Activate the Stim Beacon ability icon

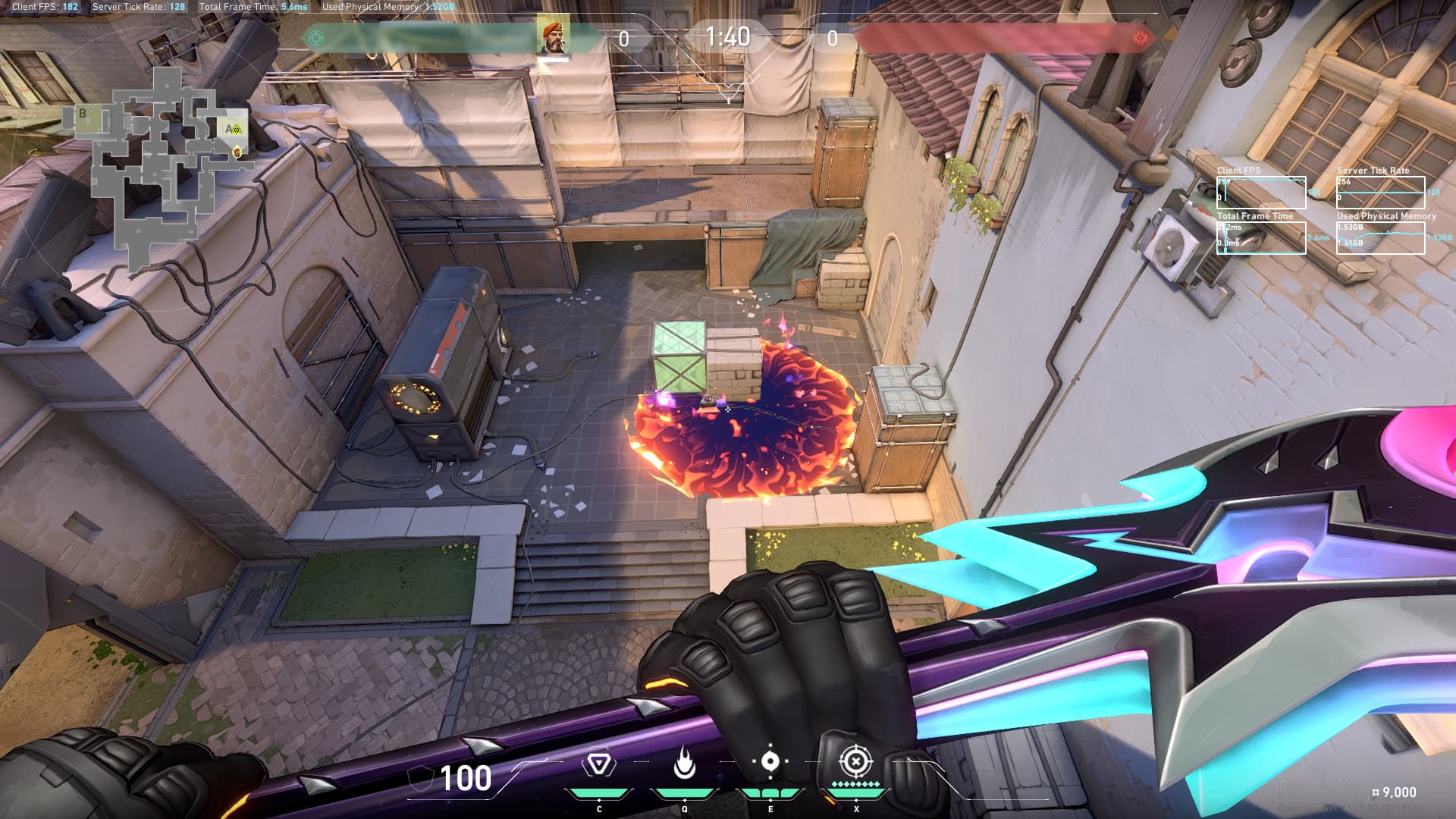click(598, 764)
